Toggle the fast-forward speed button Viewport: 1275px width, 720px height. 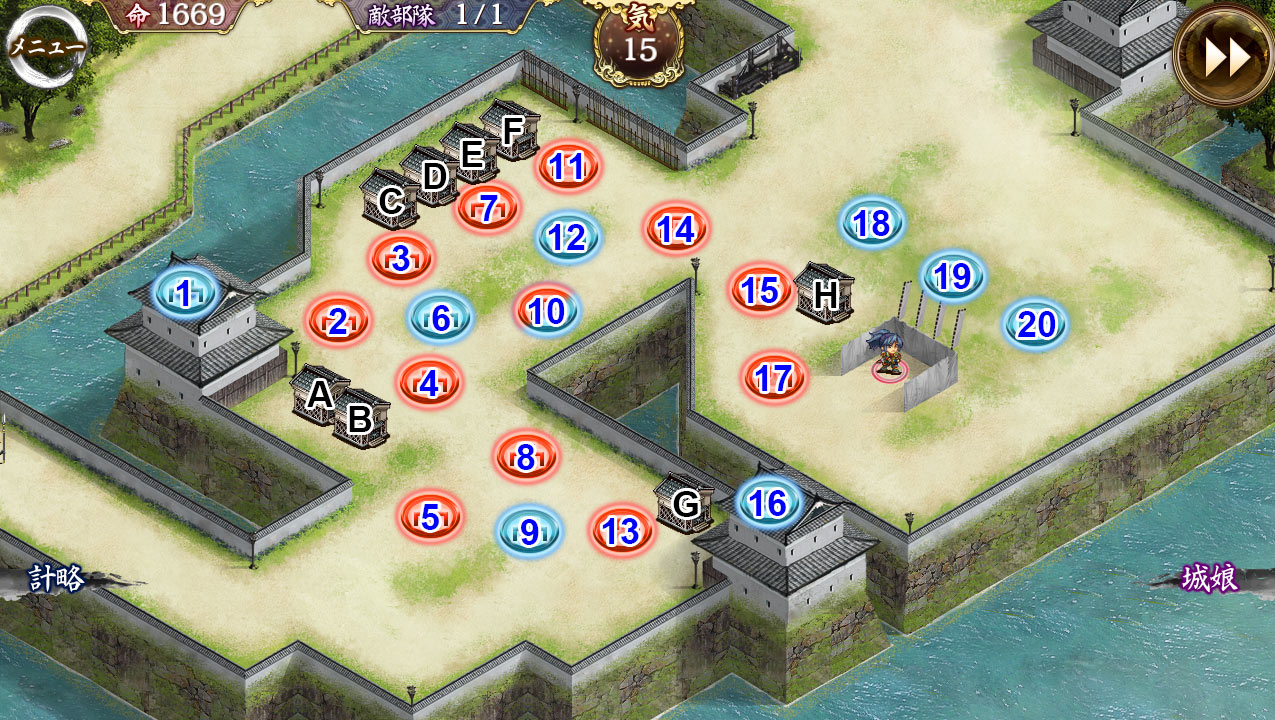pos(1226,58)
